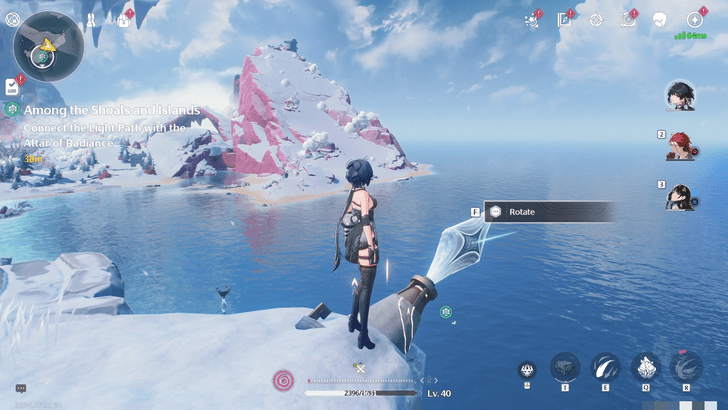728x410 pixels.
Task: Open the four-point star compass icon
Action: point(694,19)
